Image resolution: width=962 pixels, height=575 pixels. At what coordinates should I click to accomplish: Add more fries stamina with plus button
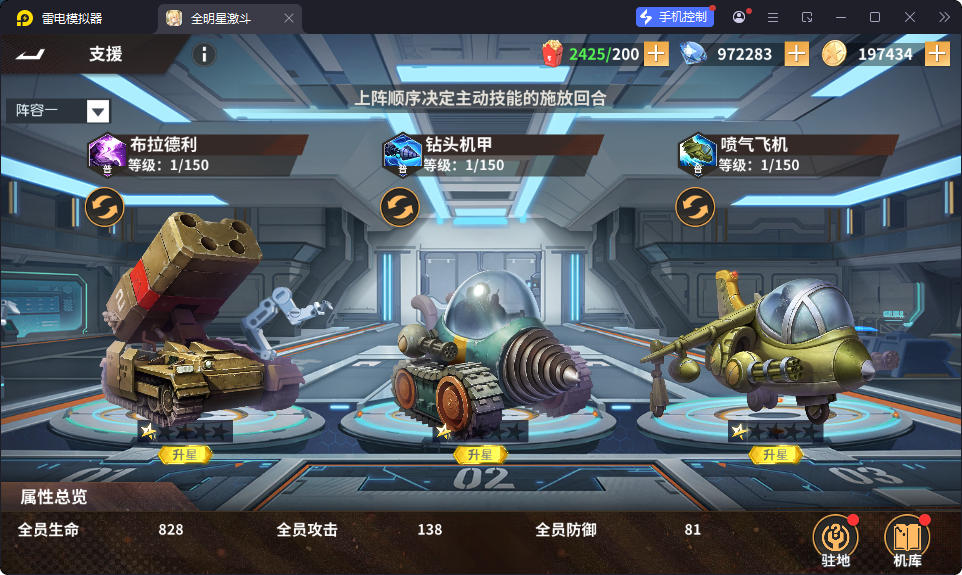coord(656,54)
